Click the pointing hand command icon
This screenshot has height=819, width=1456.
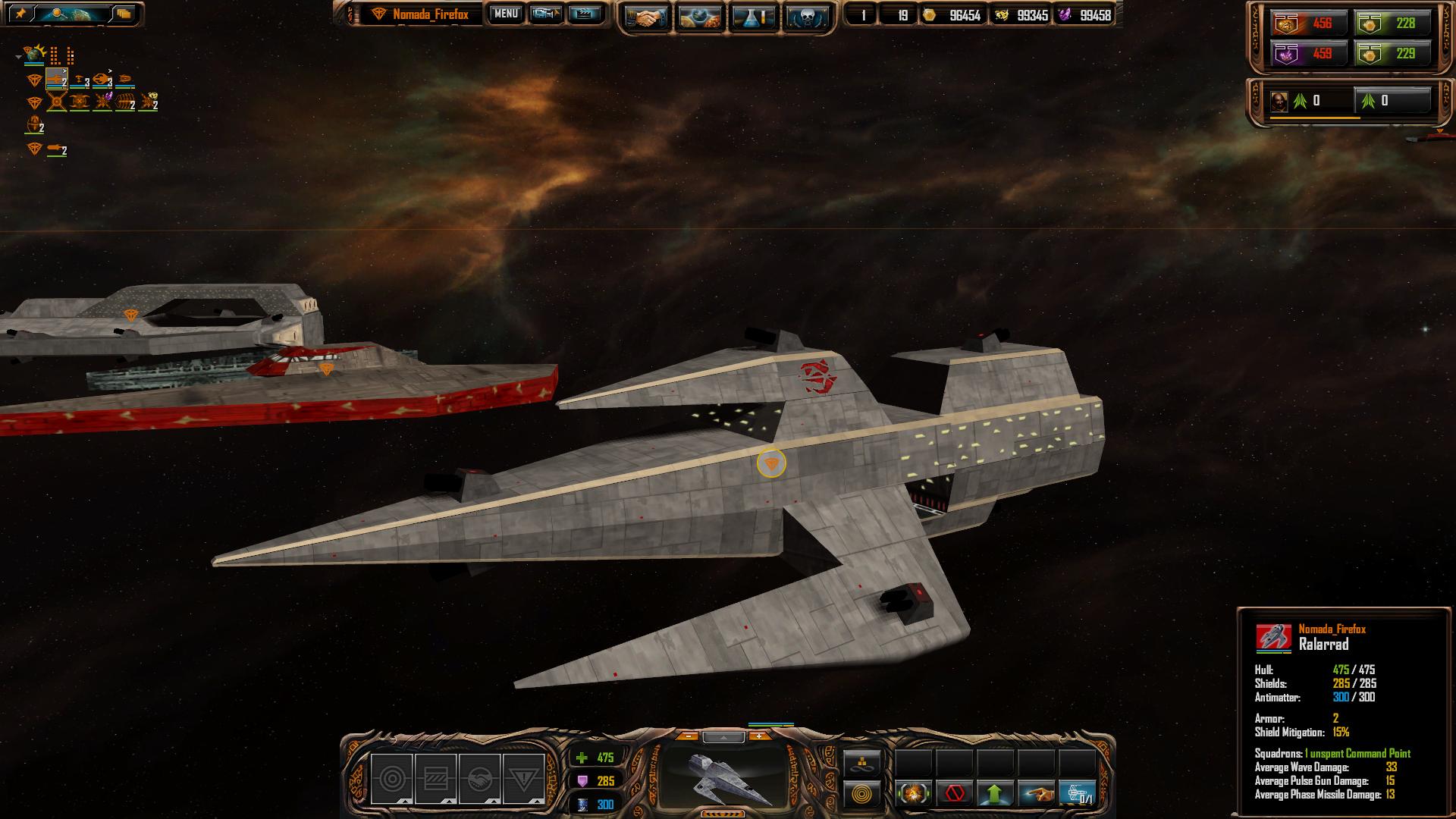(1036, 794)
